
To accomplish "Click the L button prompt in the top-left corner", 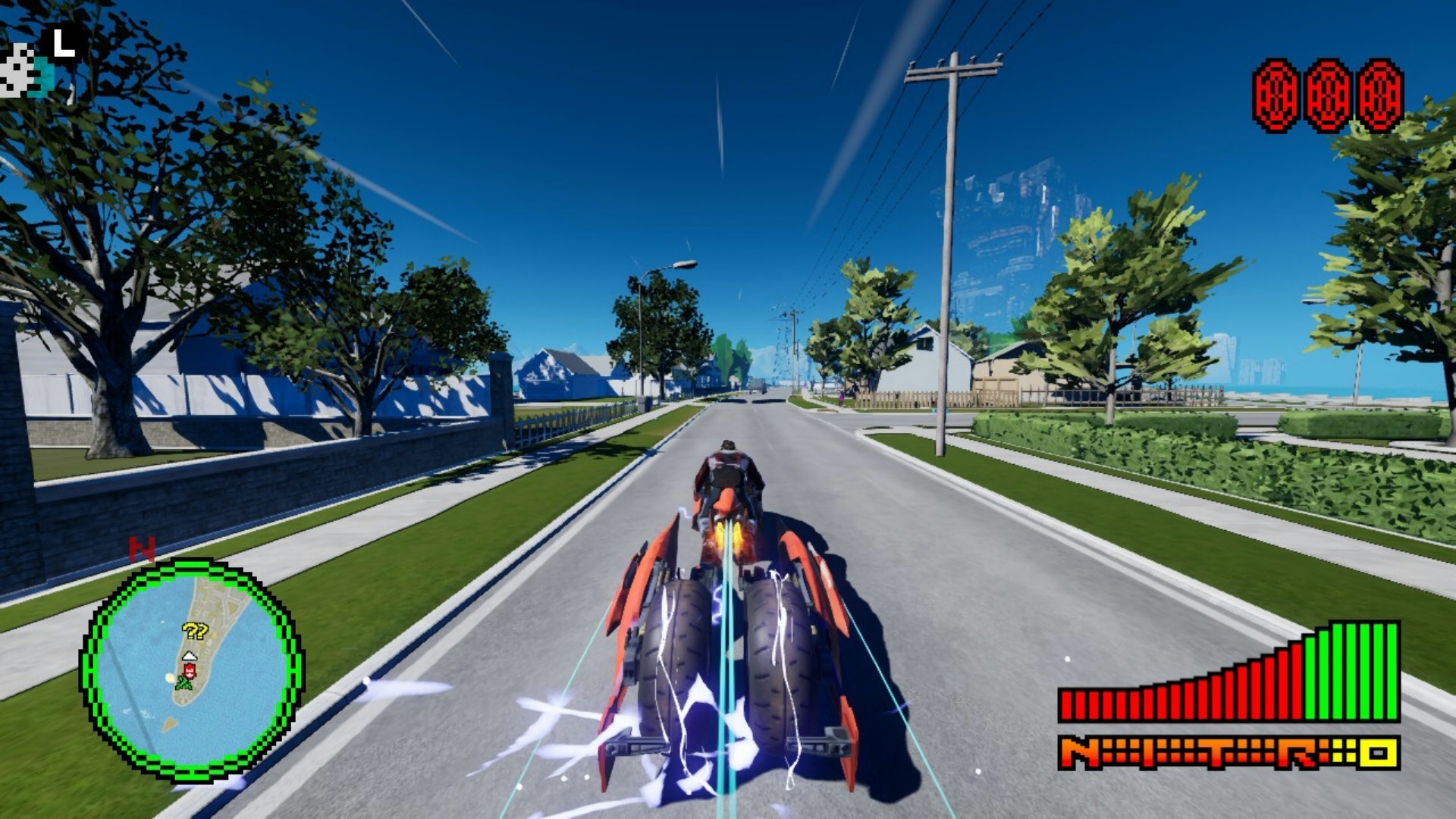I will [x=64, y=42].
